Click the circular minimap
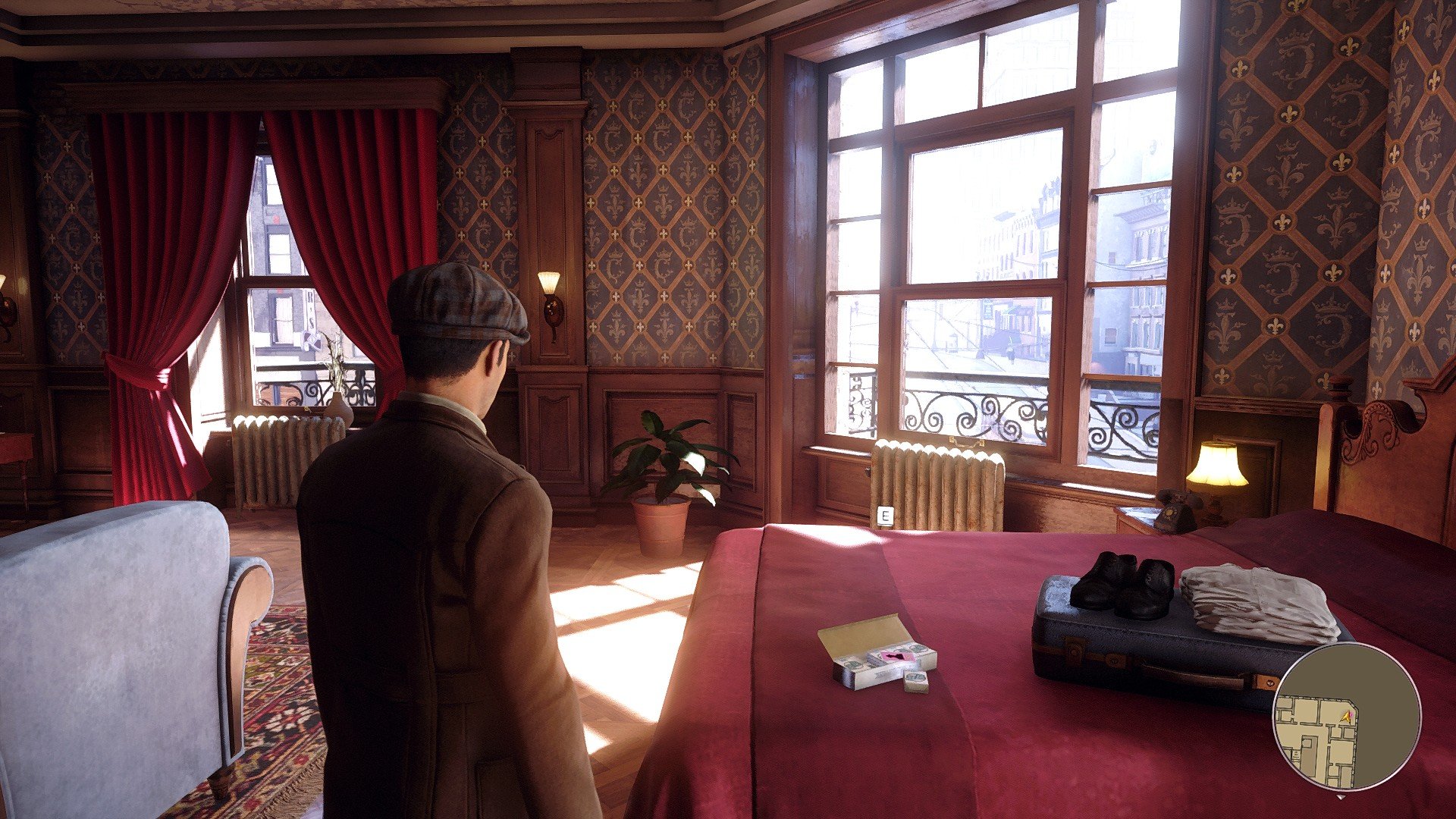This screenshot has width=1456, height=819. point(1347,717)
